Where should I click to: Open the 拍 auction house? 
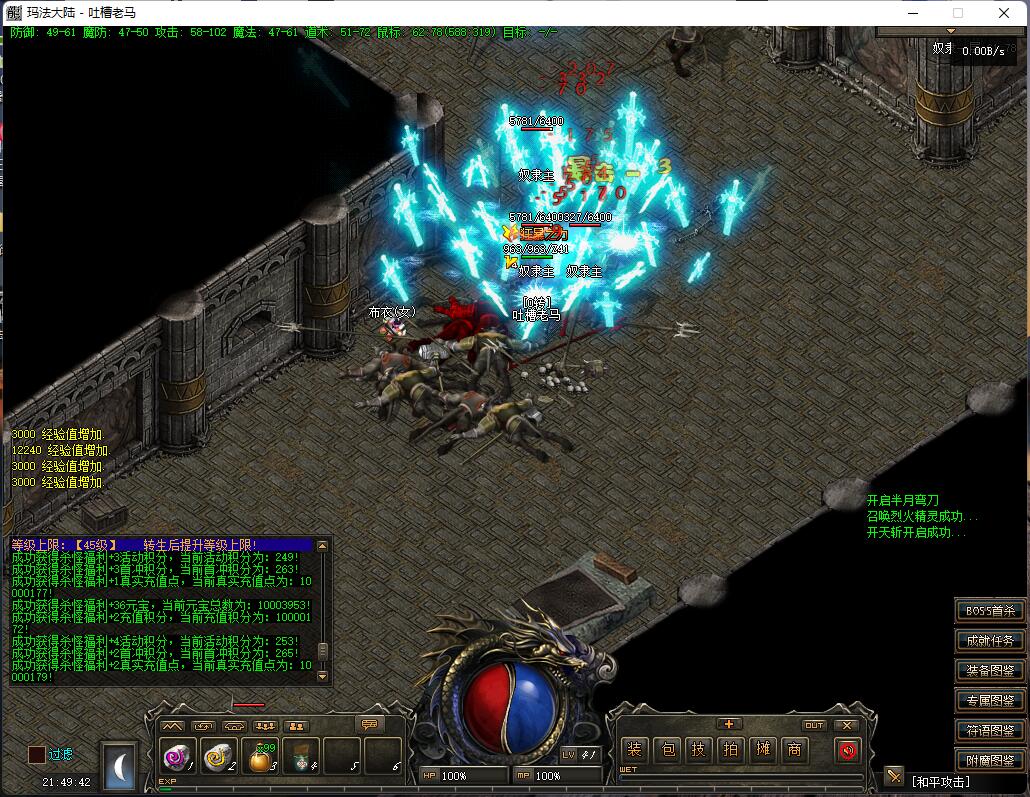tap(731, 750)
